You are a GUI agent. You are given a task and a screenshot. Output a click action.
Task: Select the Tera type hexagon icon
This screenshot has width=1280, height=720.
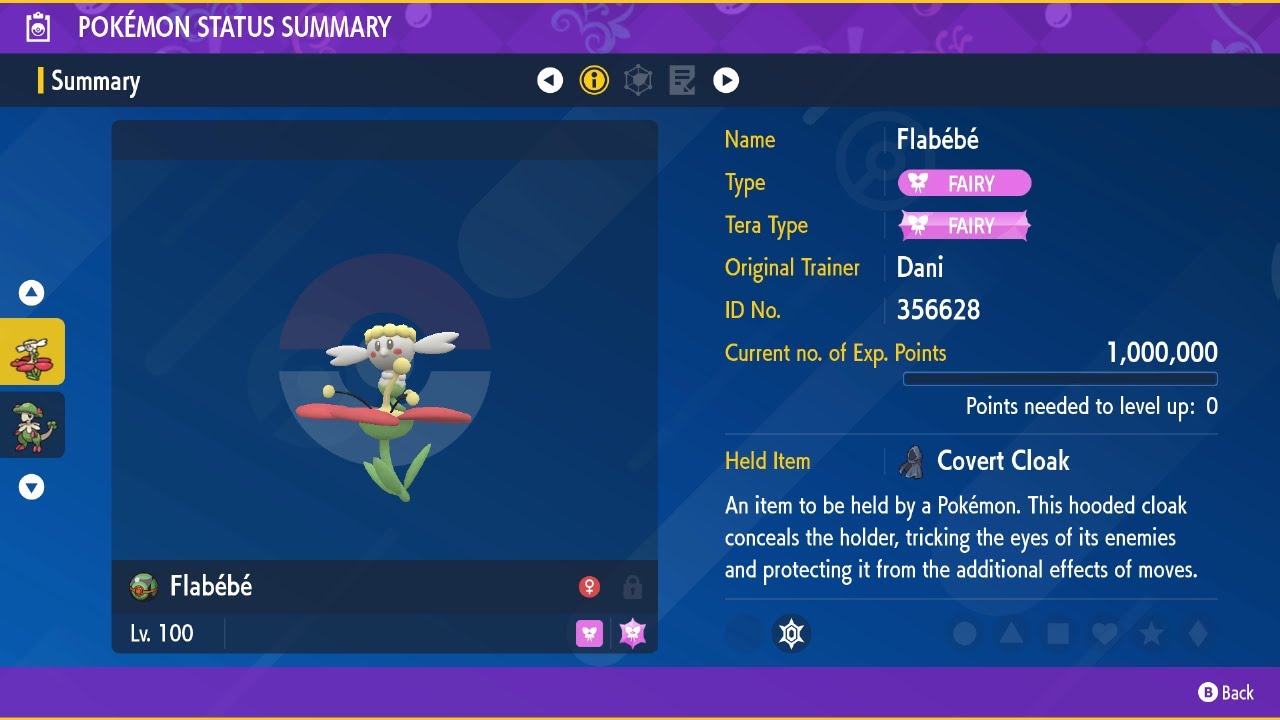638,80
